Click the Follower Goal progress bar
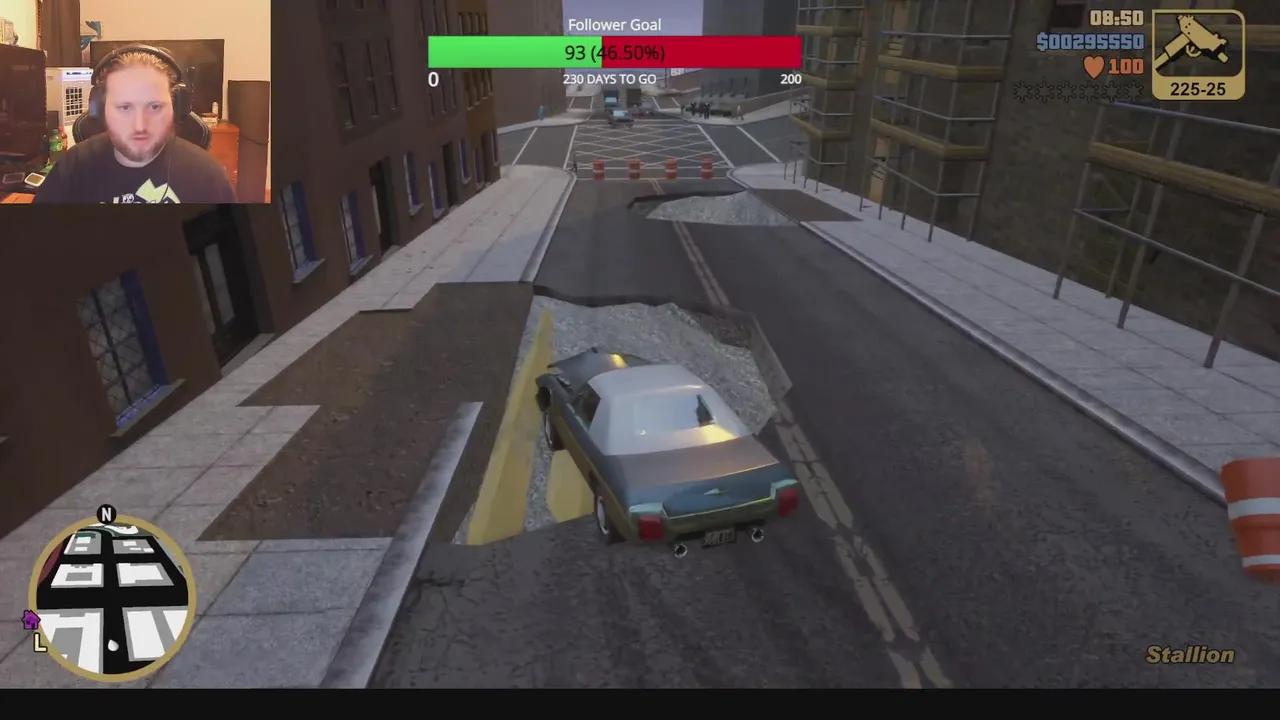This screenshot has height=720, width=1280. point(614,51)
